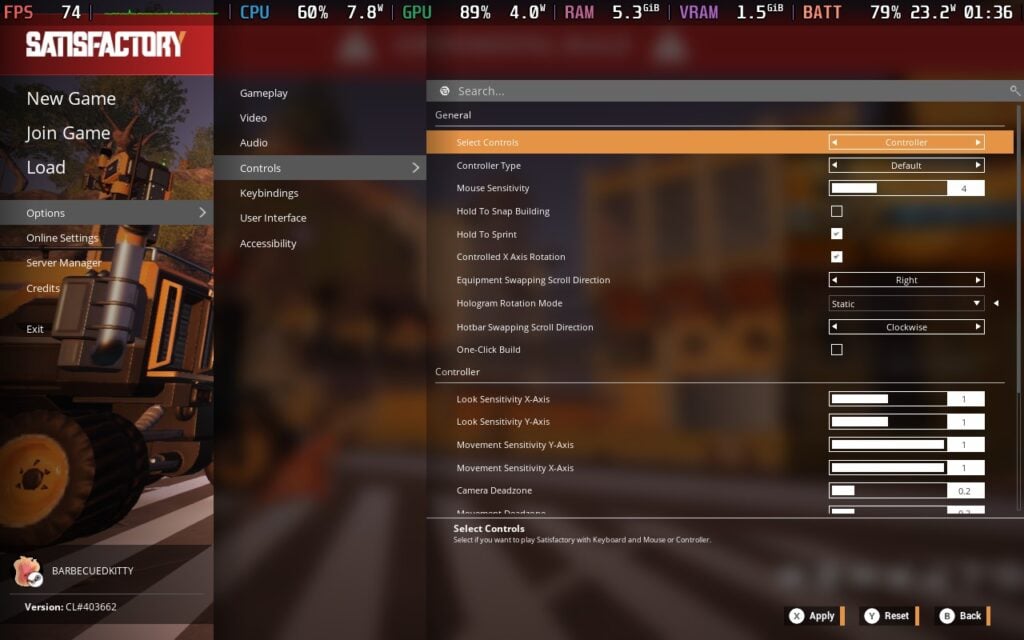Start a New Game
This screenshot has height=640, width=1024.
tap(71, 98)
